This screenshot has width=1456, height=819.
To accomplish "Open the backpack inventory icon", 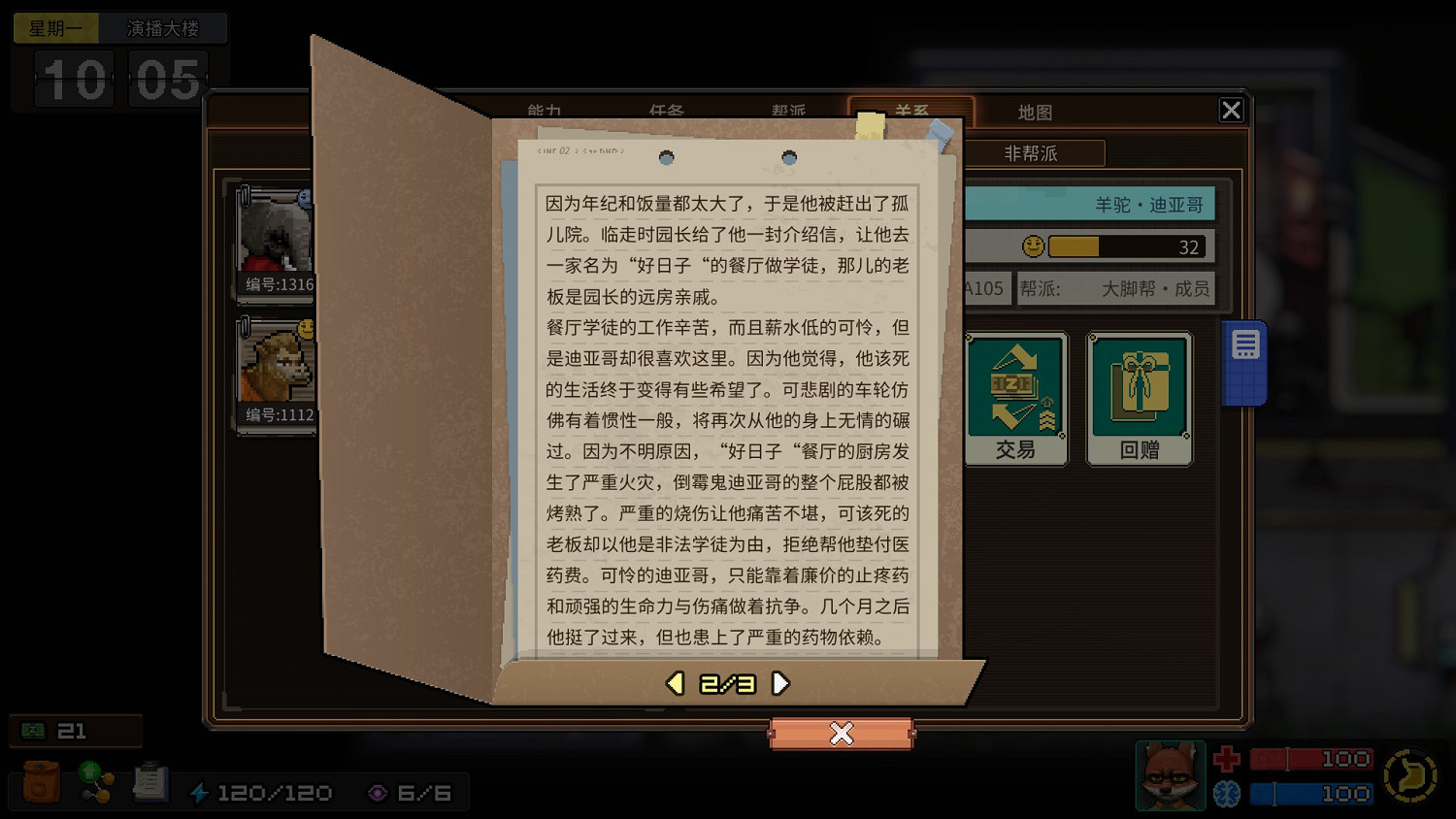I will coord(39,781).
